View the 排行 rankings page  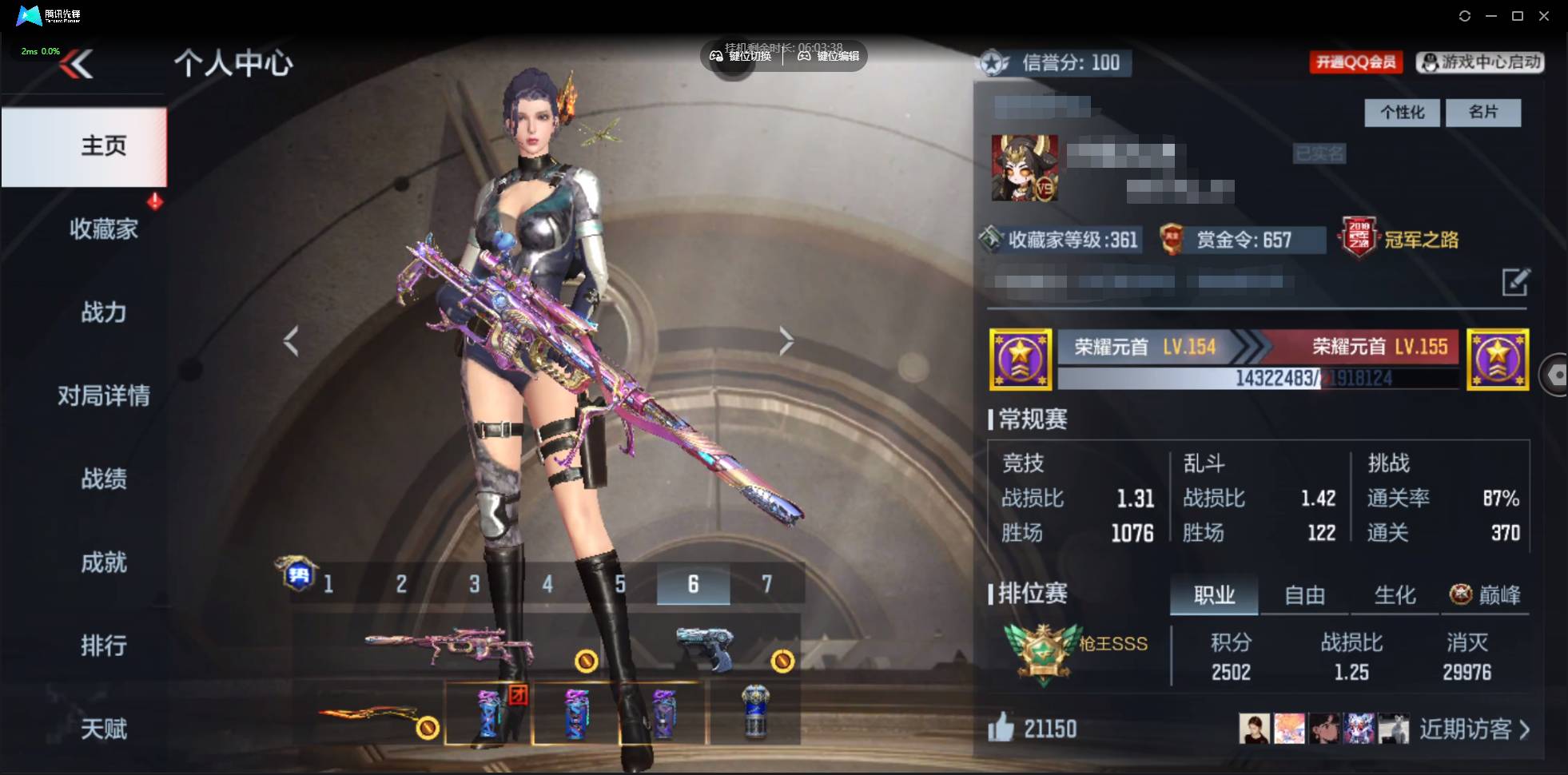point(103,646)
